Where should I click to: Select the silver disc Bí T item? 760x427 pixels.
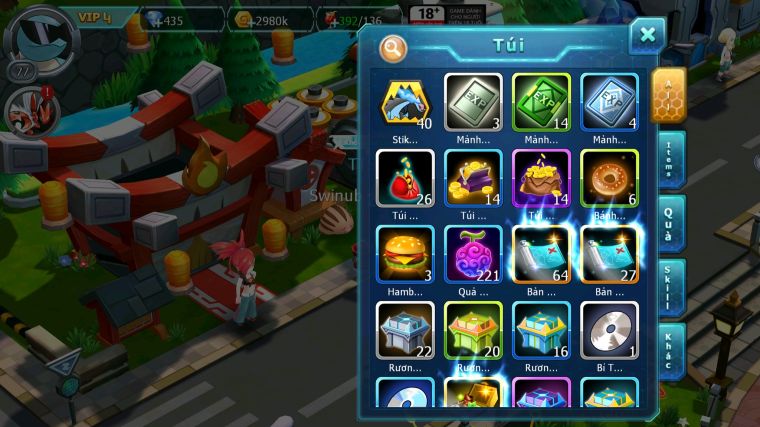609,330
